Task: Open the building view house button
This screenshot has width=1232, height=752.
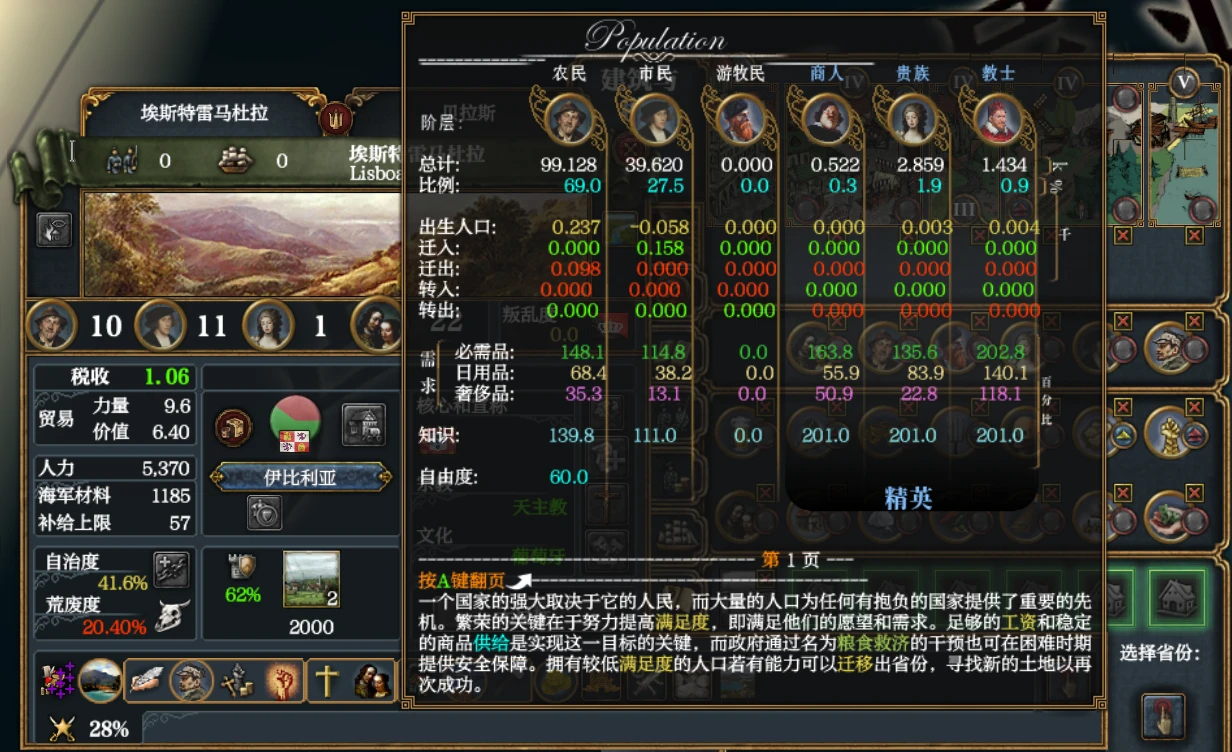Action: pos(364,425)
